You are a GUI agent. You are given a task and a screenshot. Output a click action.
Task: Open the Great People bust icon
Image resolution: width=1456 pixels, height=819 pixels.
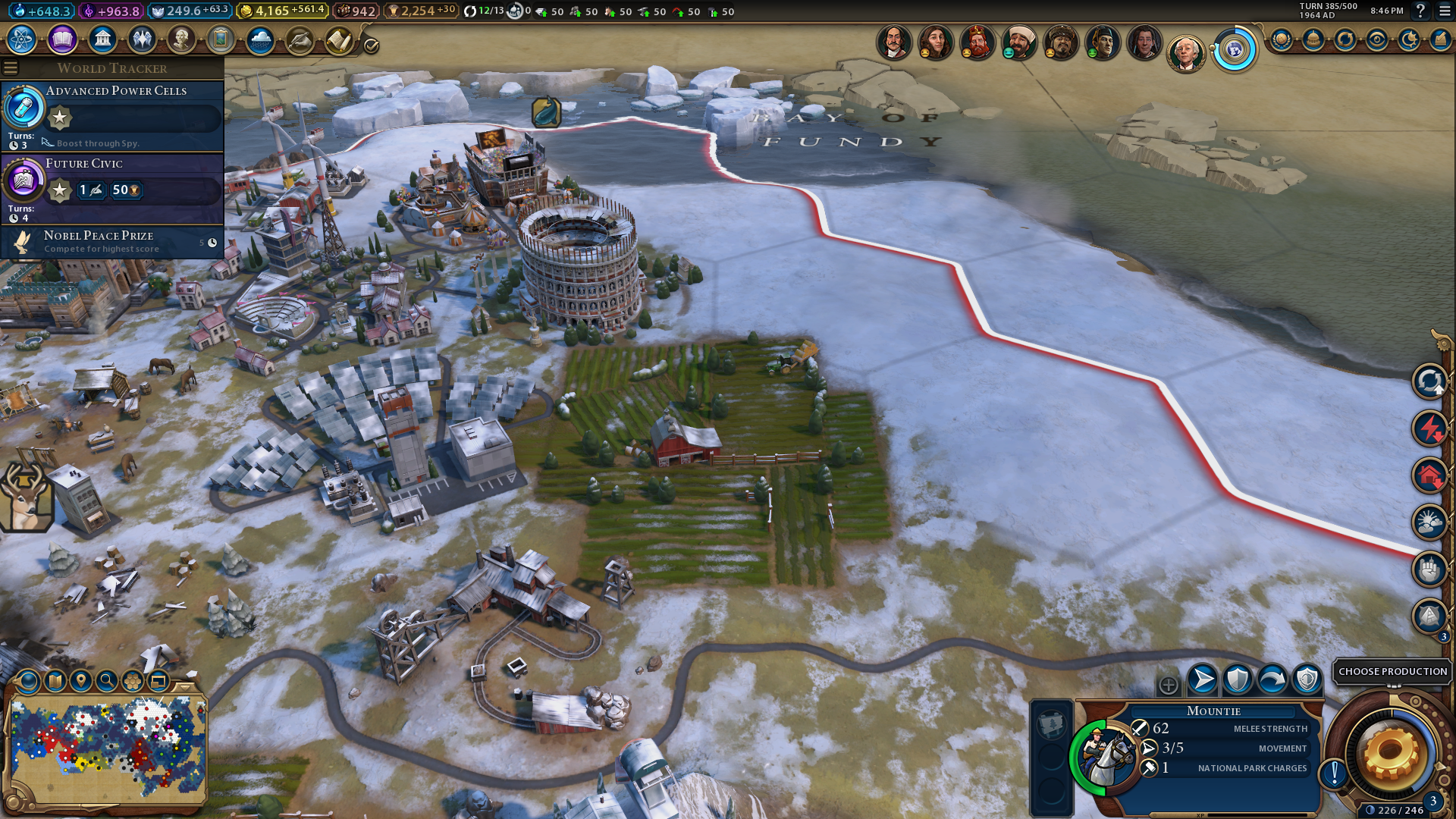tap(181, 39)
